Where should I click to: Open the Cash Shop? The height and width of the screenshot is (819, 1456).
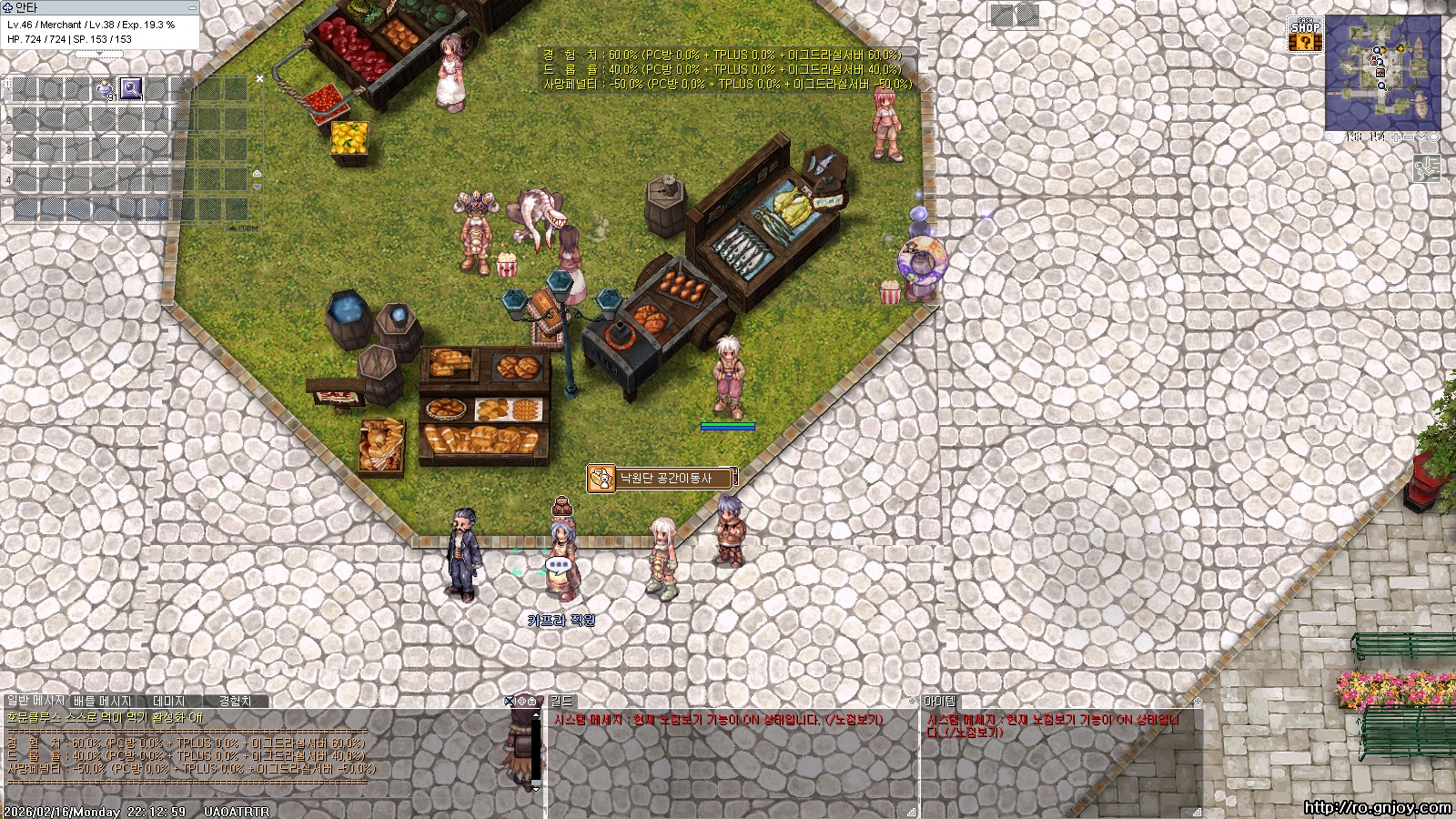click(x=1305, y=35)
